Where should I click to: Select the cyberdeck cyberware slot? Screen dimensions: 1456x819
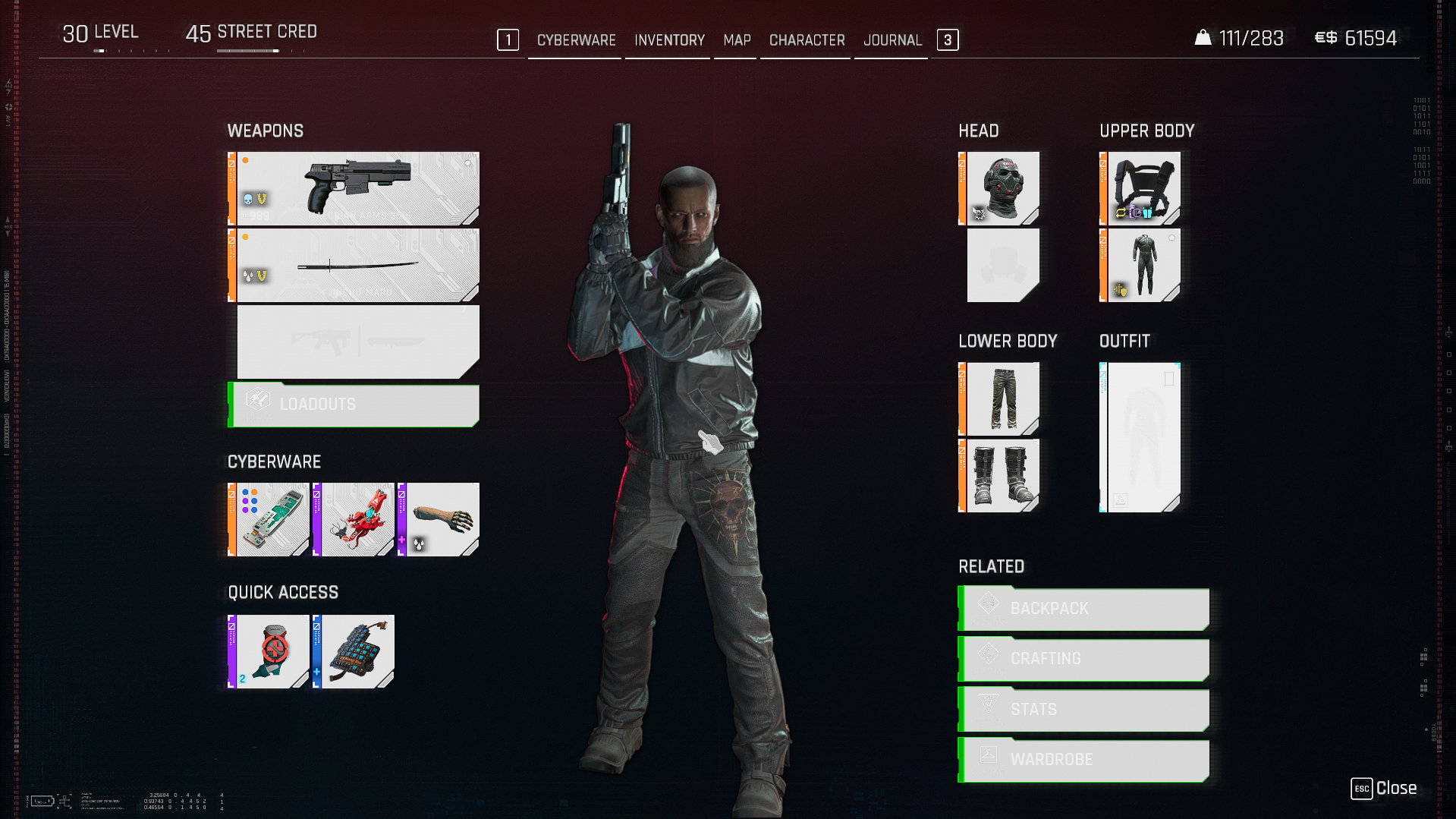coord(269,520)
